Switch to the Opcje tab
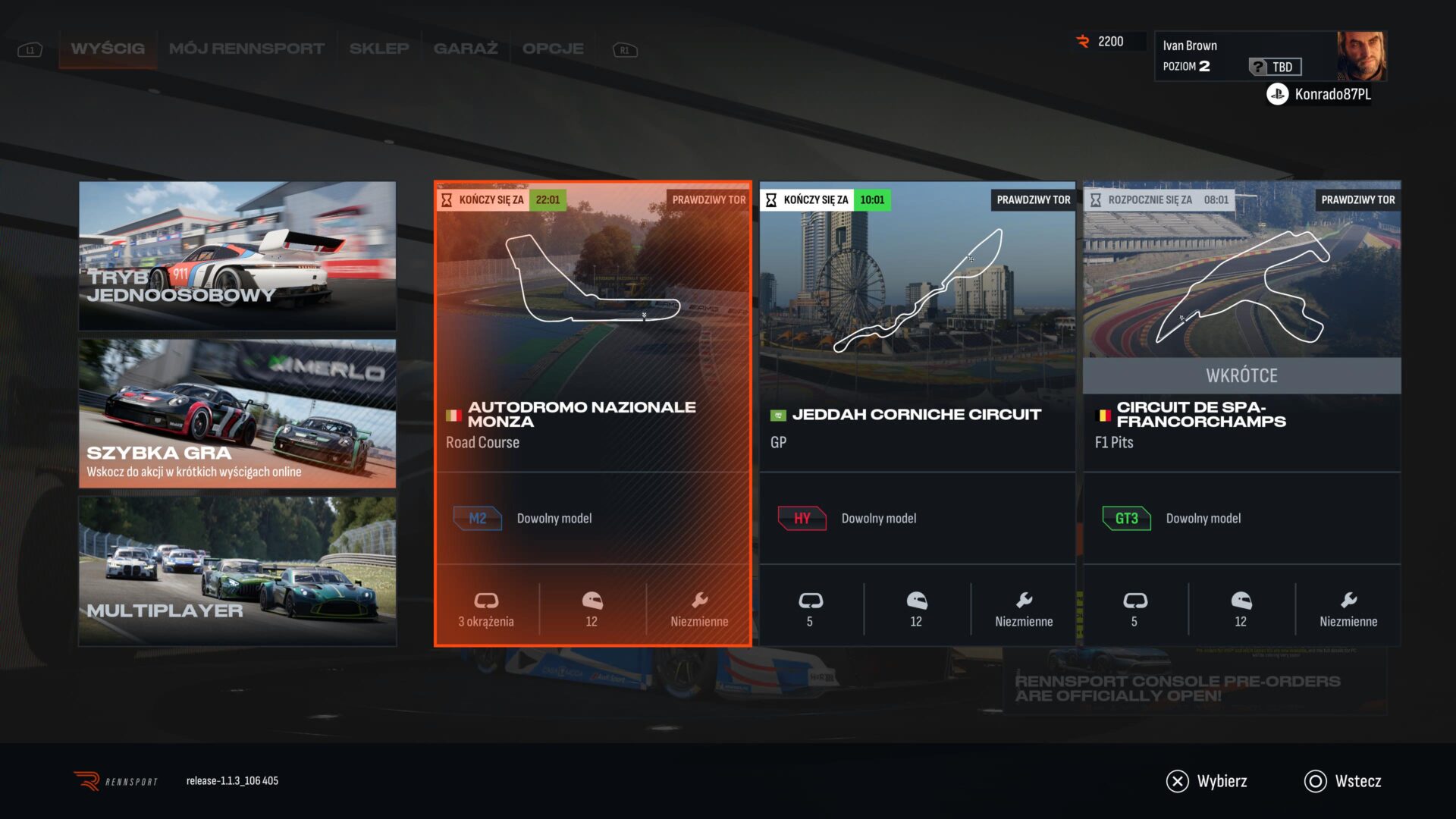The image size is (1456, 819). (x=553, y=49)
